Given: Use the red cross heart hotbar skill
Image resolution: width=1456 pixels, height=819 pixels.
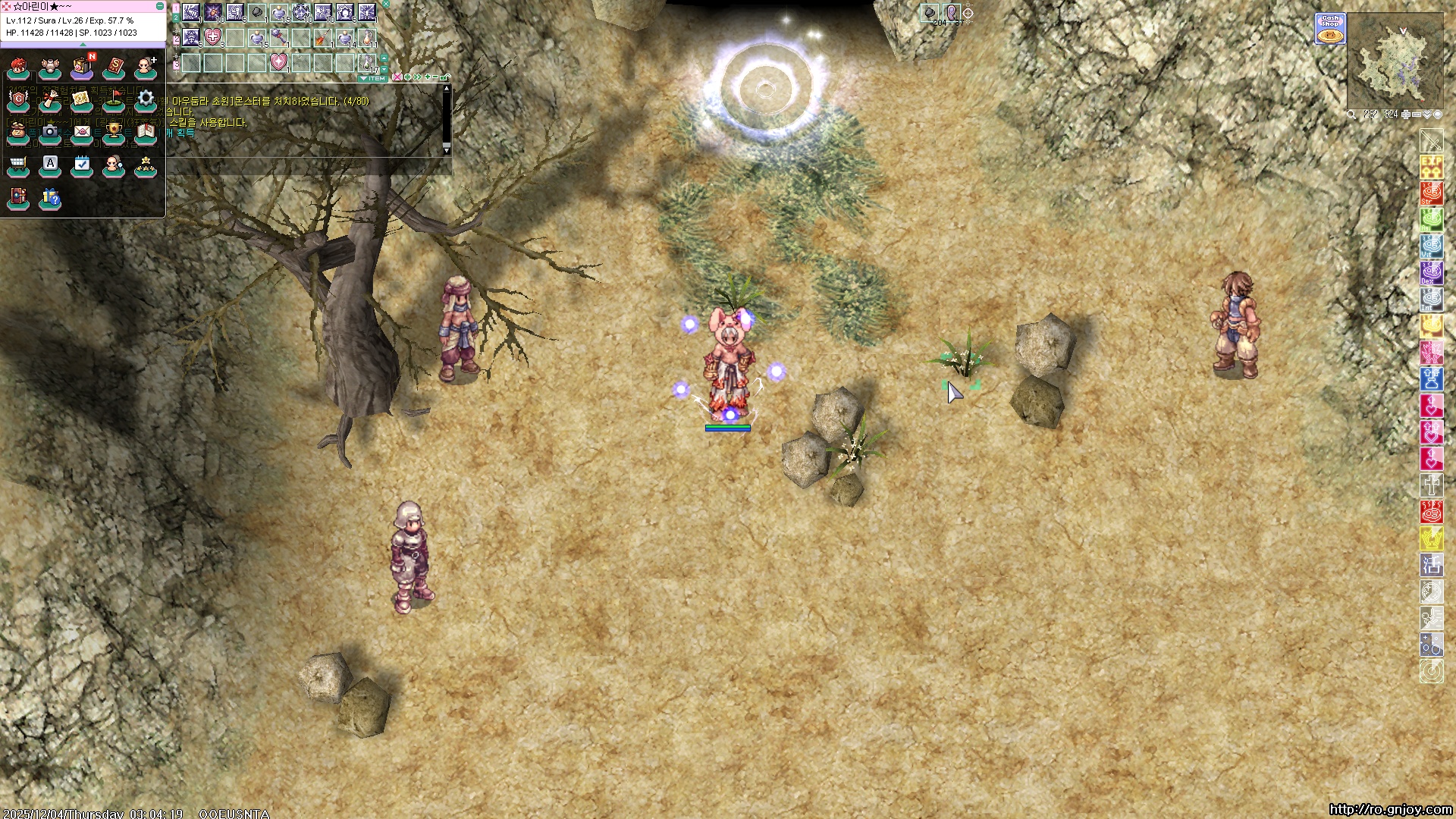Looking at the screenshot, I should click(x=213, y=36).
